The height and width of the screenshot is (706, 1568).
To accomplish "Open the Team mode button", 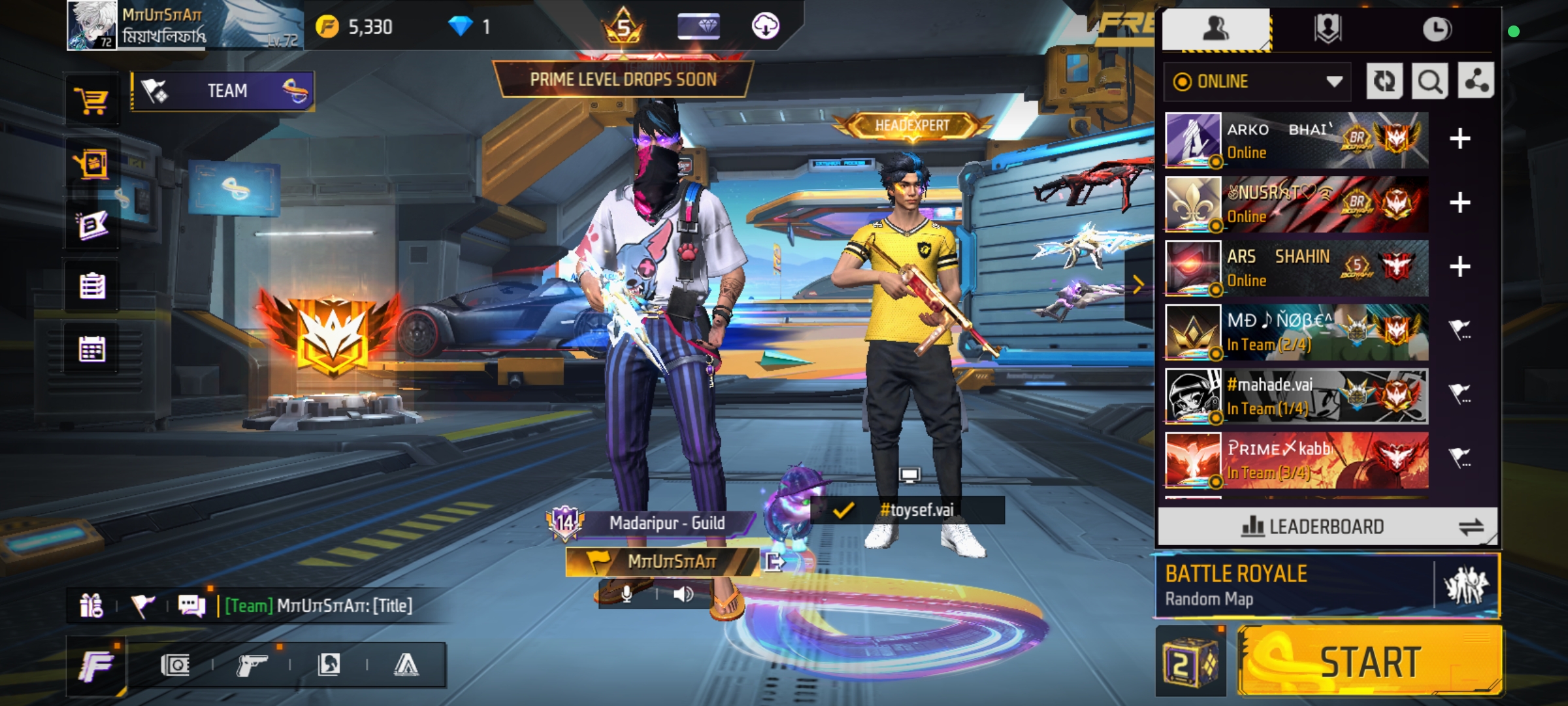I will (222, 91).
